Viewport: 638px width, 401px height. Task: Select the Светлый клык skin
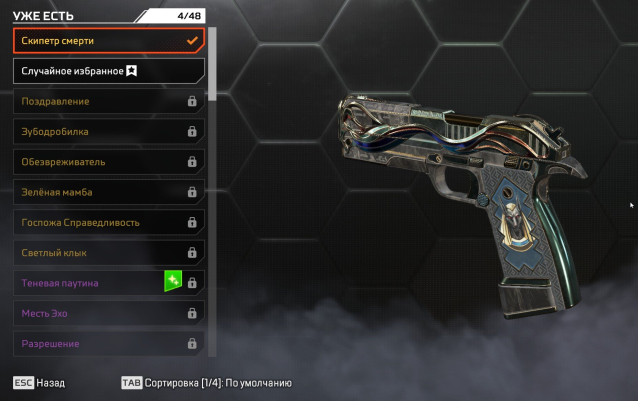(x=108, y=253)
